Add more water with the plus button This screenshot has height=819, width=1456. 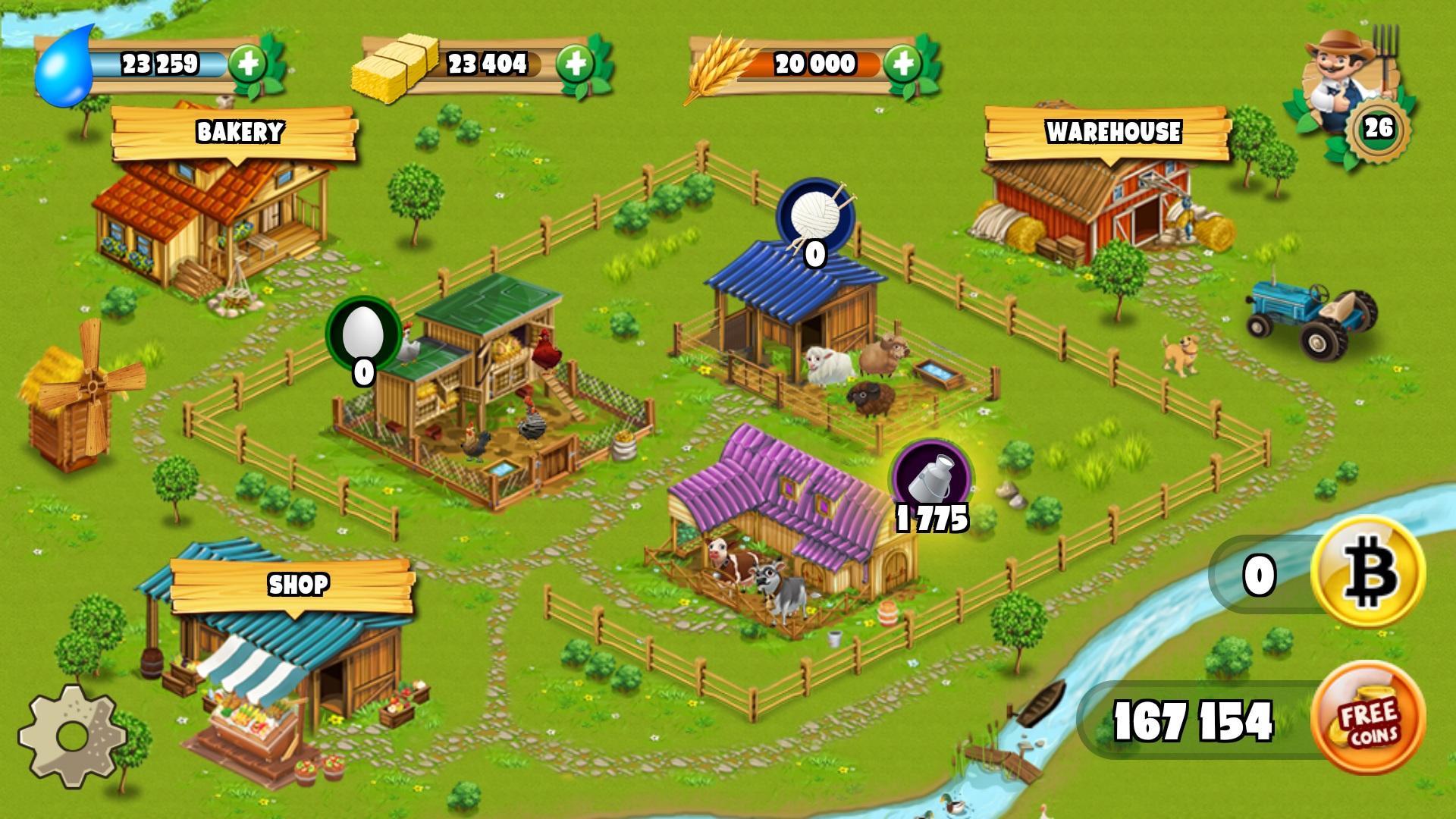click(247, 64)
